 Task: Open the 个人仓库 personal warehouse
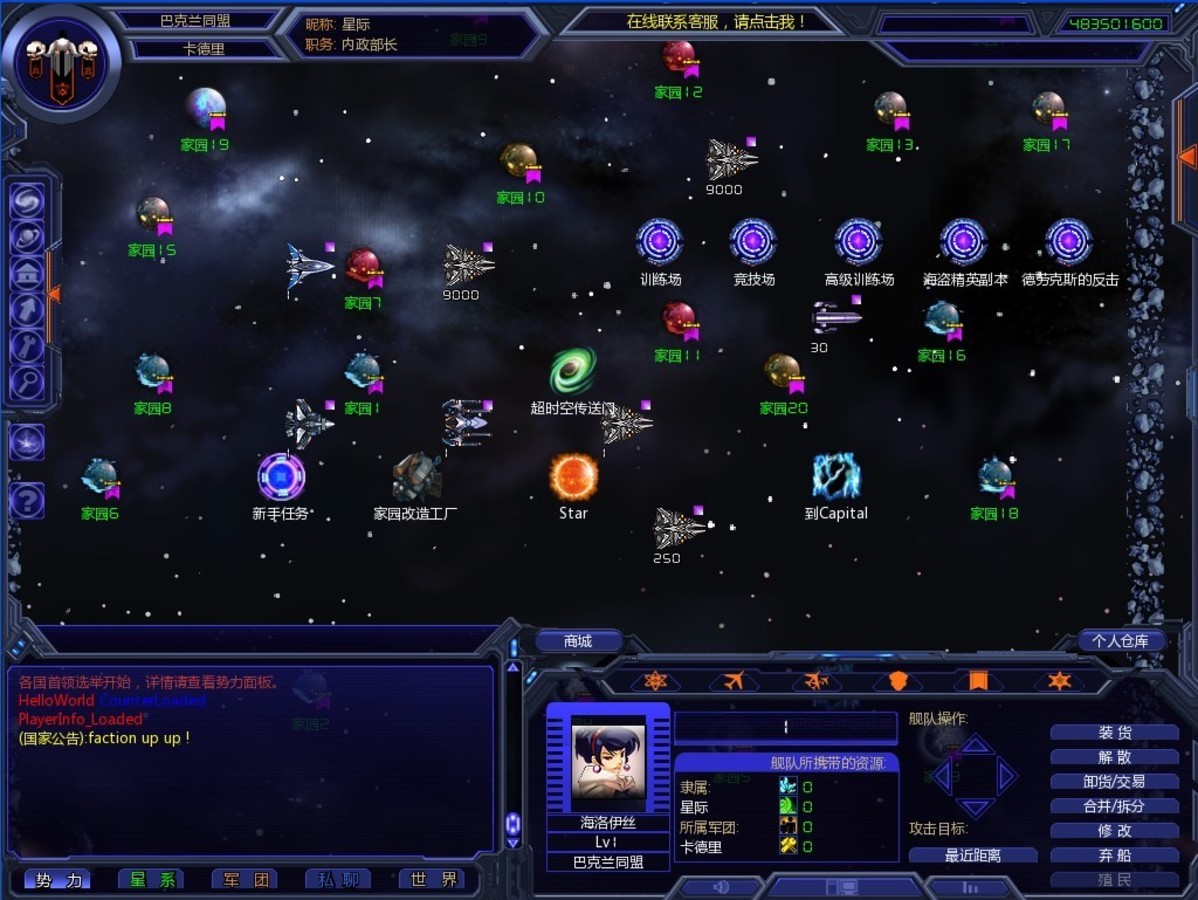point(1120,641)
